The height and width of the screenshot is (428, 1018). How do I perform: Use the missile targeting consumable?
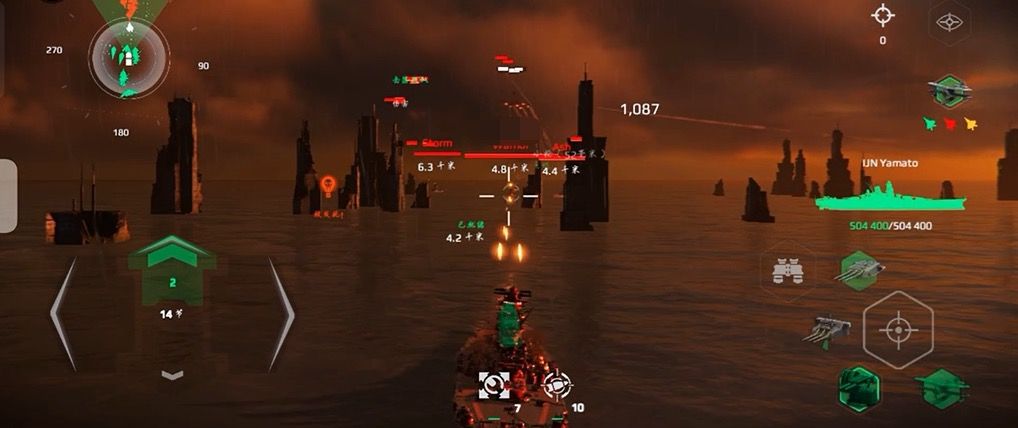[556, 383]
